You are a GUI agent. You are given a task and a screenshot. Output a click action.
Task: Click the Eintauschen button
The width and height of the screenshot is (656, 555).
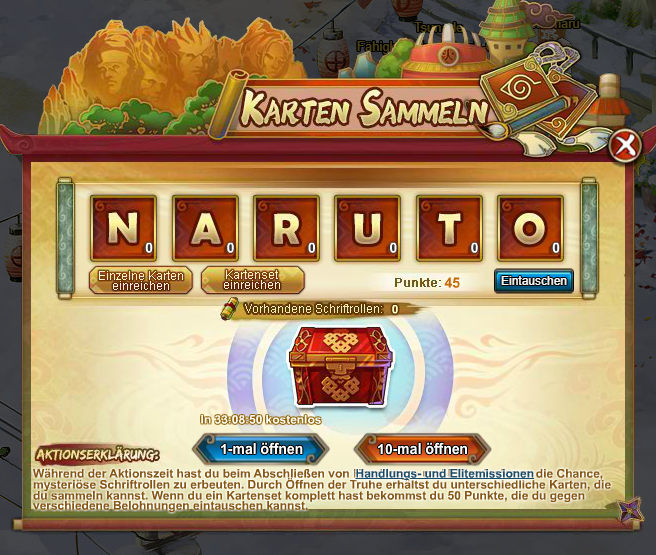[x=534, y=281]
